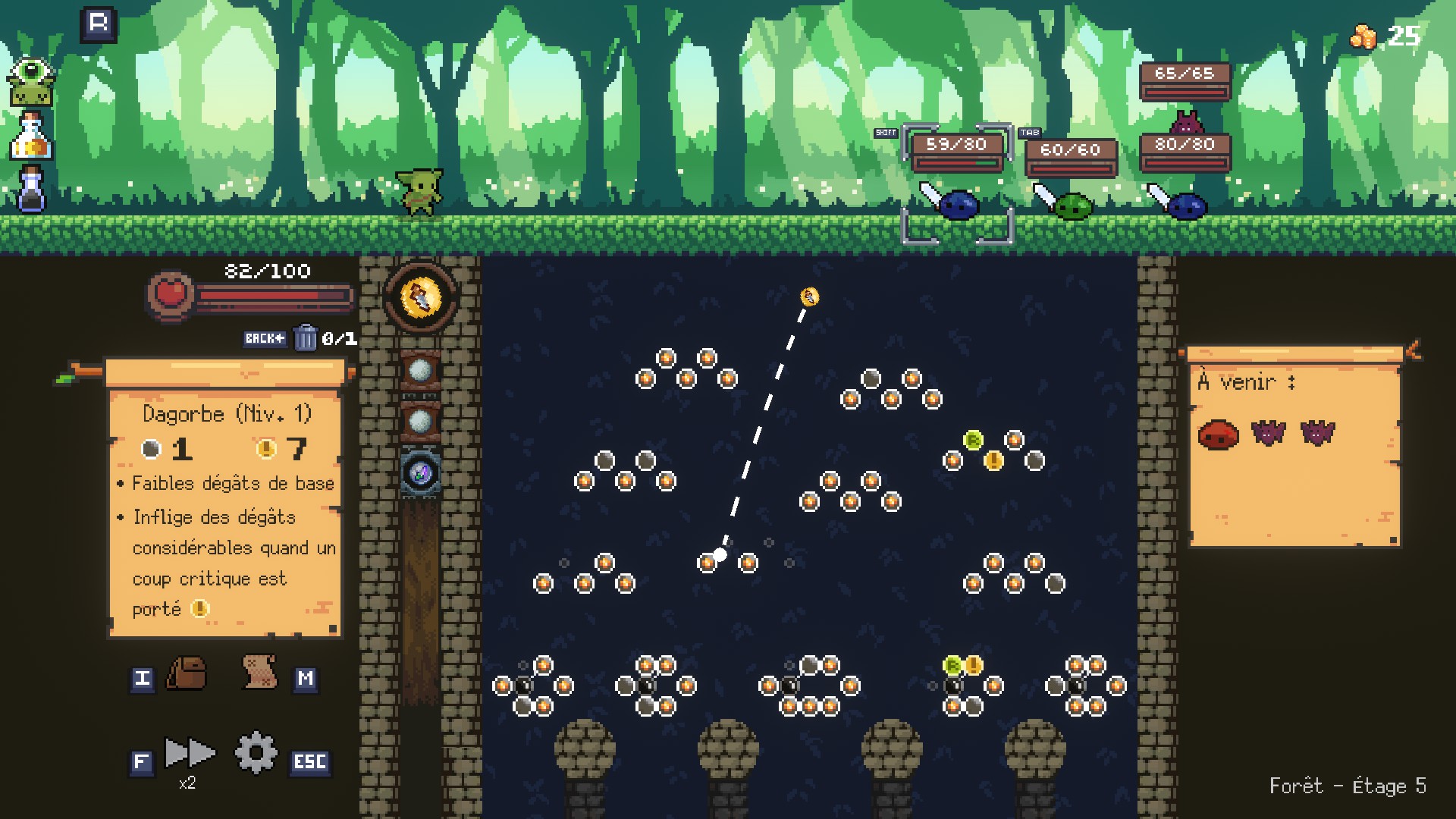Target the green slime enemy
1456x819 pixels.
tap(1073, 206)
